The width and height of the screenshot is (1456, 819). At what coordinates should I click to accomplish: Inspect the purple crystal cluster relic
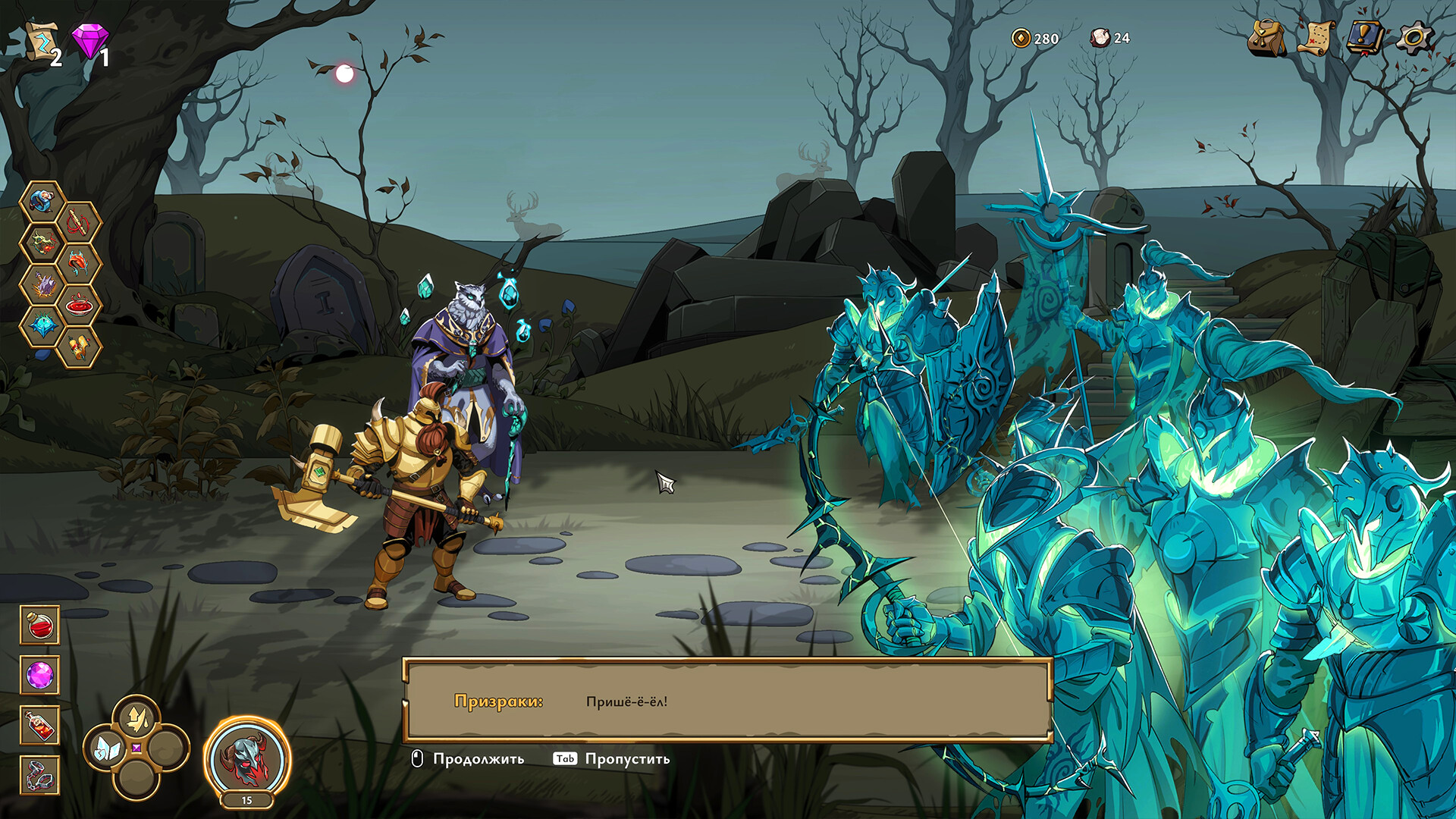(42, 284)
